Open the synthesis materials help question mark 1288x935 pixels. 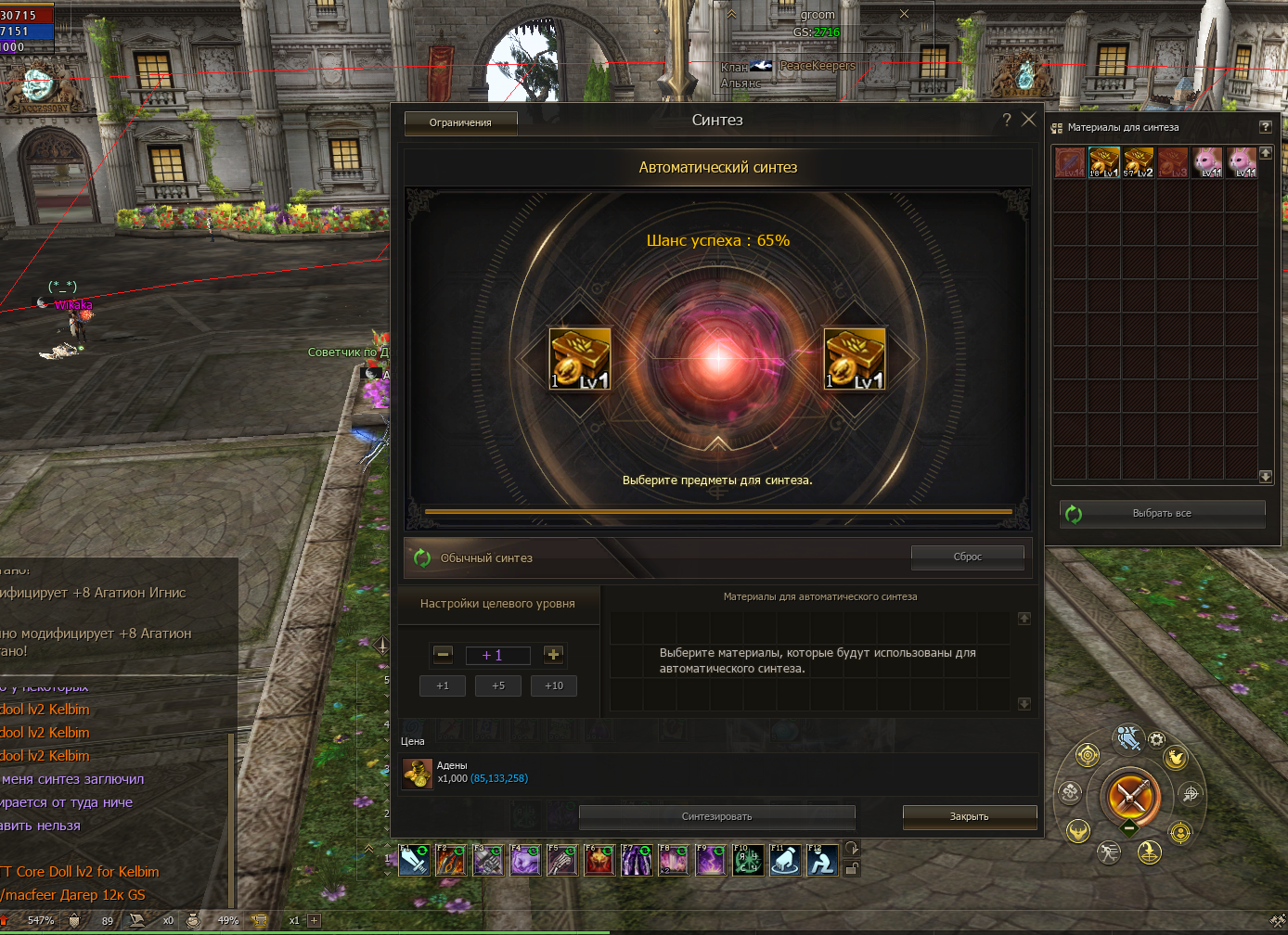coord(1265,127)
